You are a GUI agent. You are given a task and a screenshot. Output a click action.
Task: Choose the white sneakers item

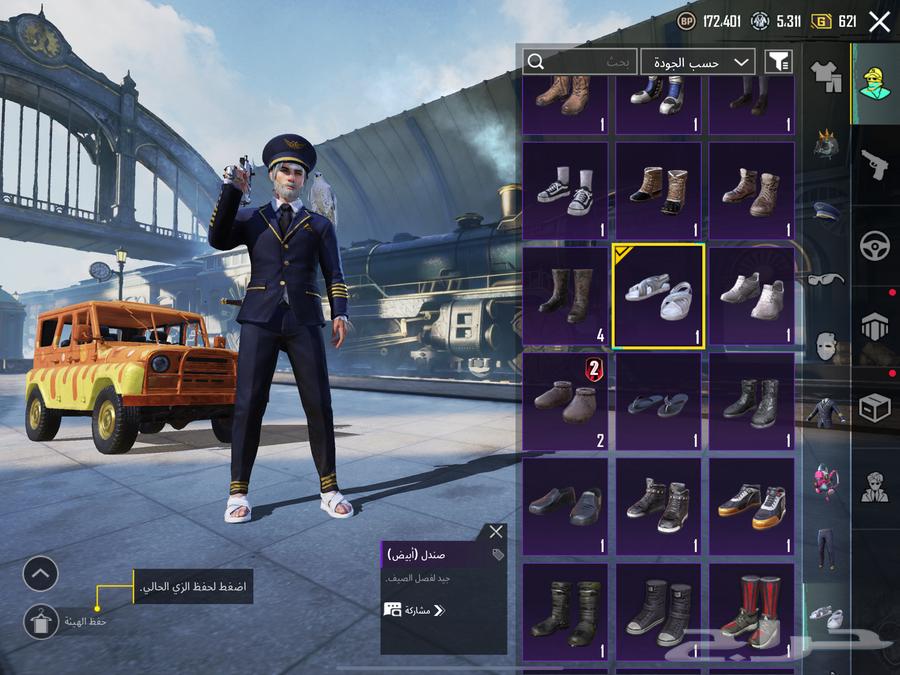click(752, 297)
